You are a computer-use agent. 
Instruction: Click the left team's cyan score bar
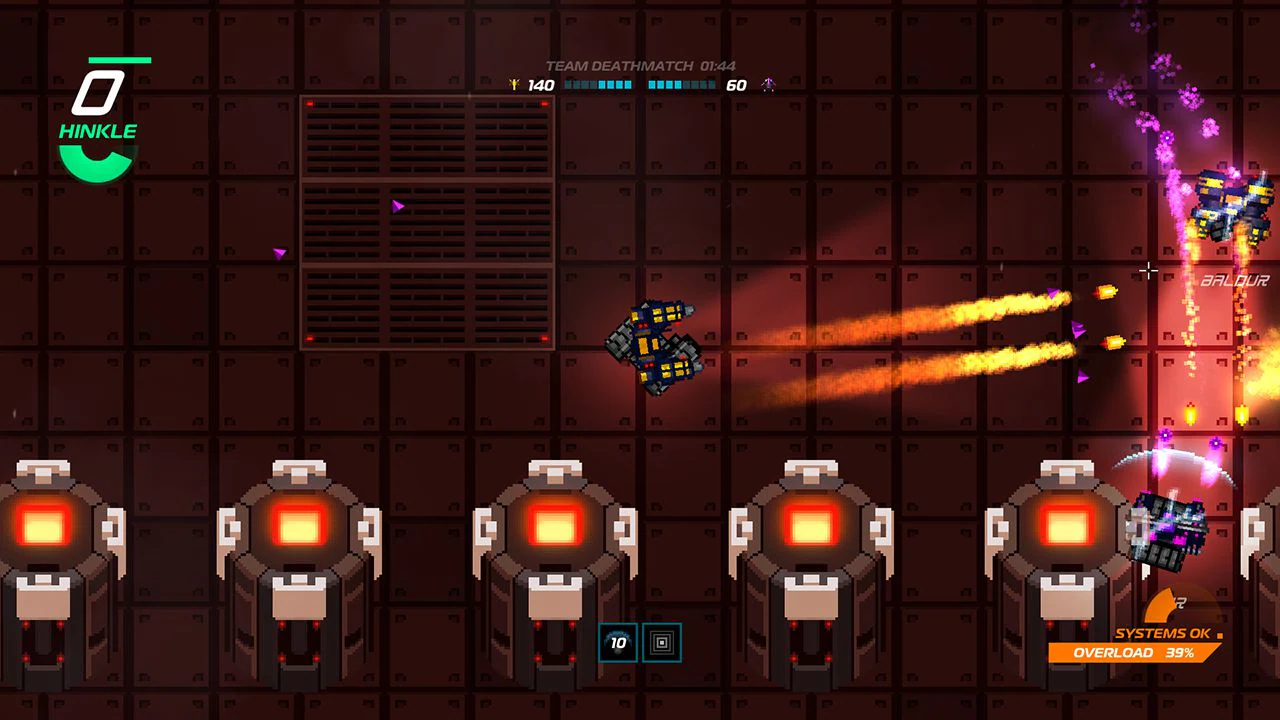pyautogui.click(x=597, y=85)
